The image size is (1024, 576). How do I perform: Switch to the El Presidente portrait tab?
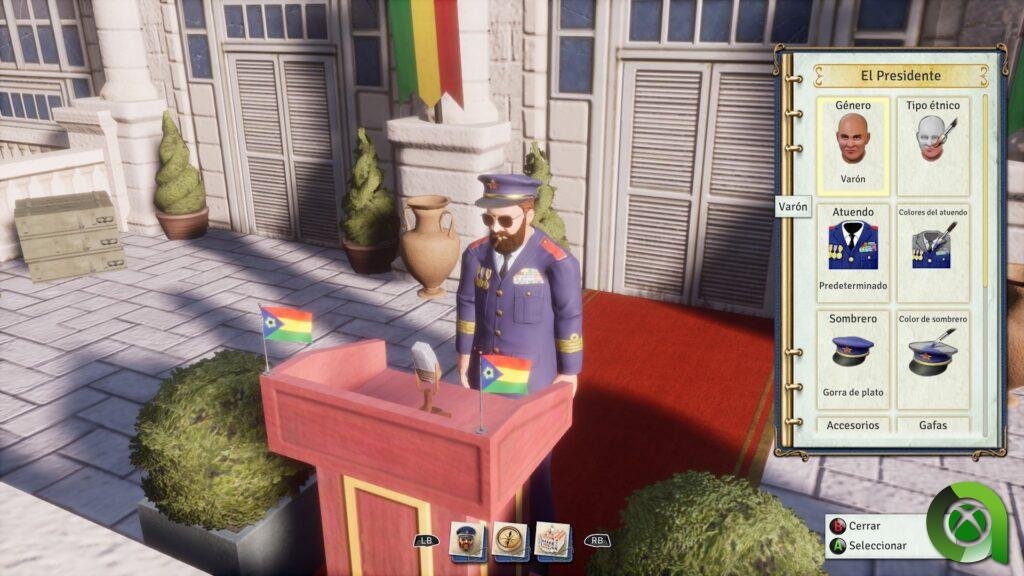pos(468,540)
